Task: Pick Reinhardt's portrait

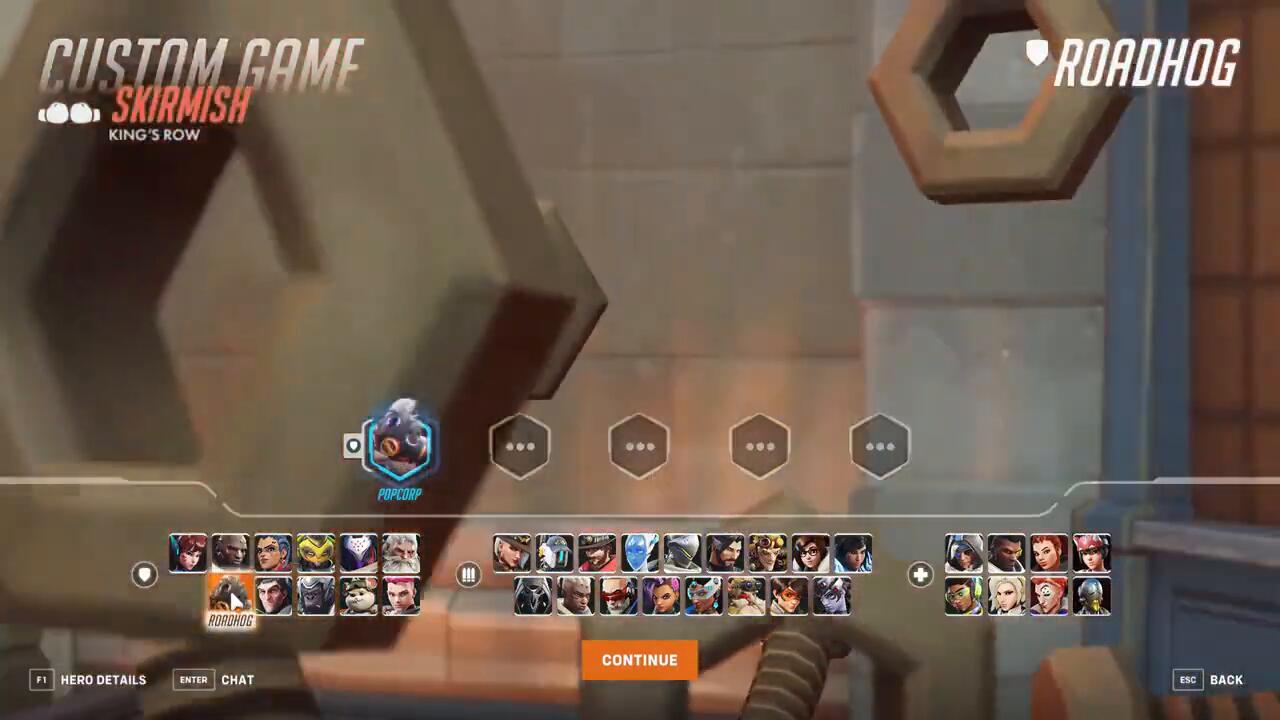Action: 401,553
